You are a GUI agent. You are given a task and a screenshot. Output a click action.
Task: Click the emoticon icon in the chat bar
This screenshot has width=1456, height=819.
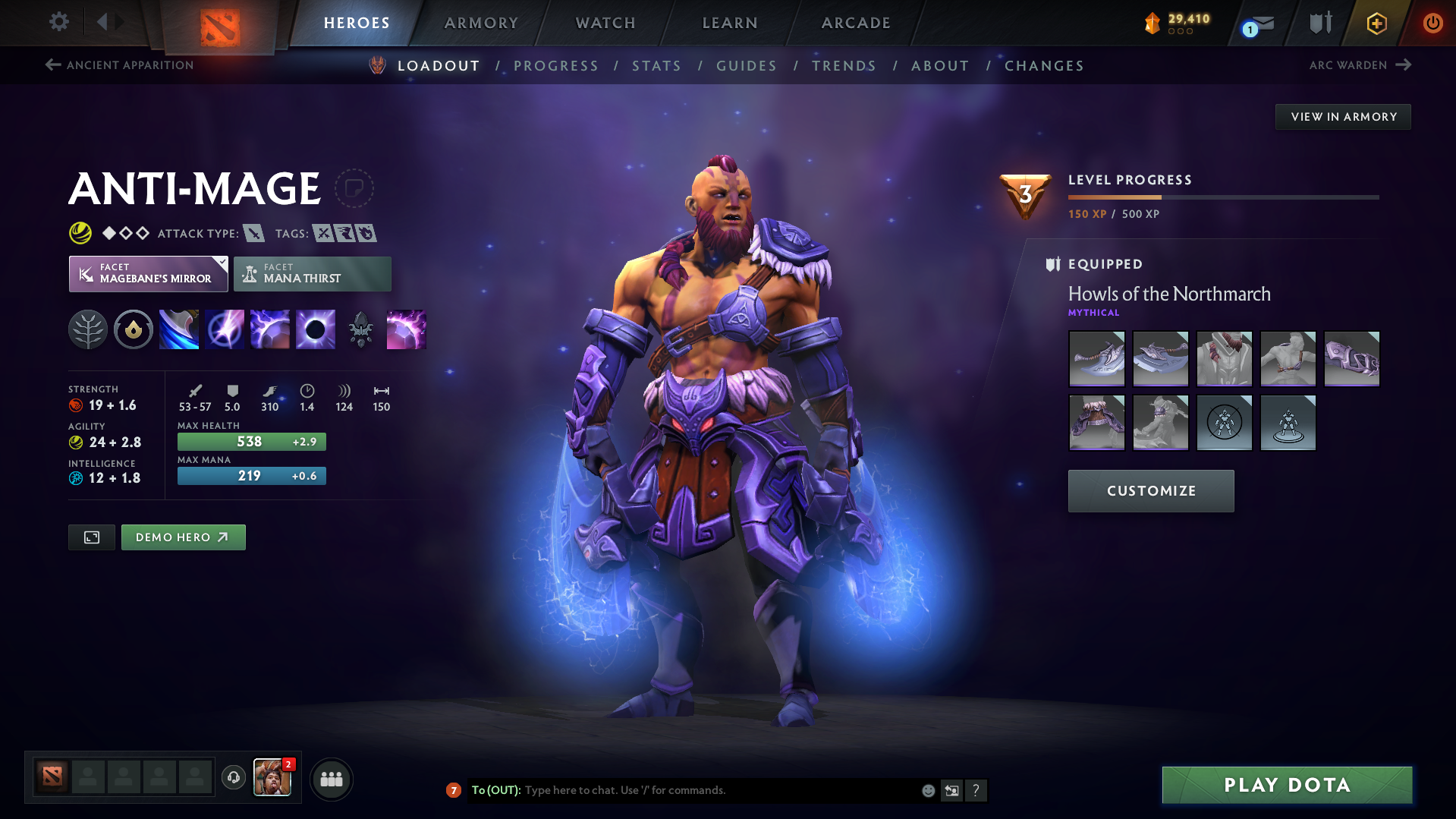coord(927,789)
